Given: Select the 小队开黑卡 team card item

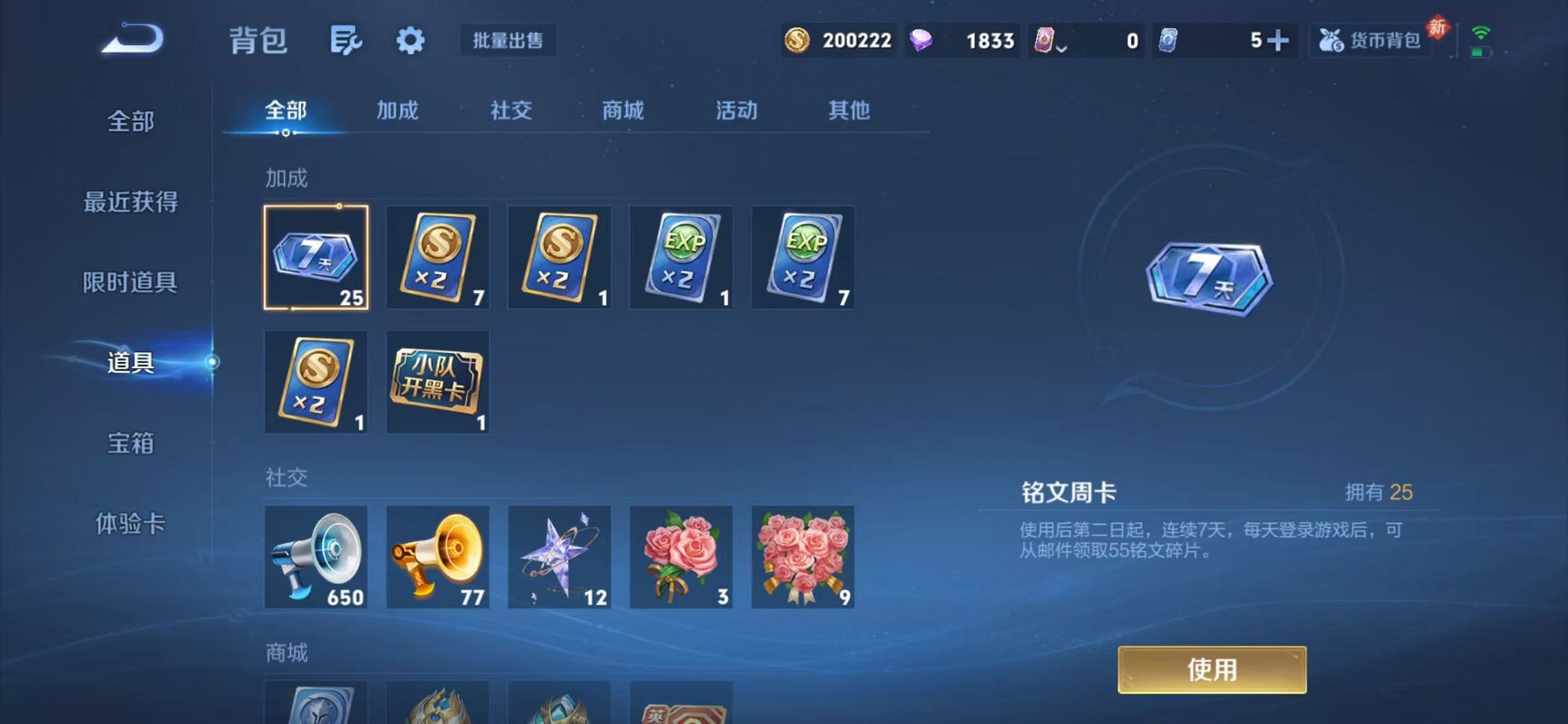Looking at the screenshot, I should pos(438,382).
